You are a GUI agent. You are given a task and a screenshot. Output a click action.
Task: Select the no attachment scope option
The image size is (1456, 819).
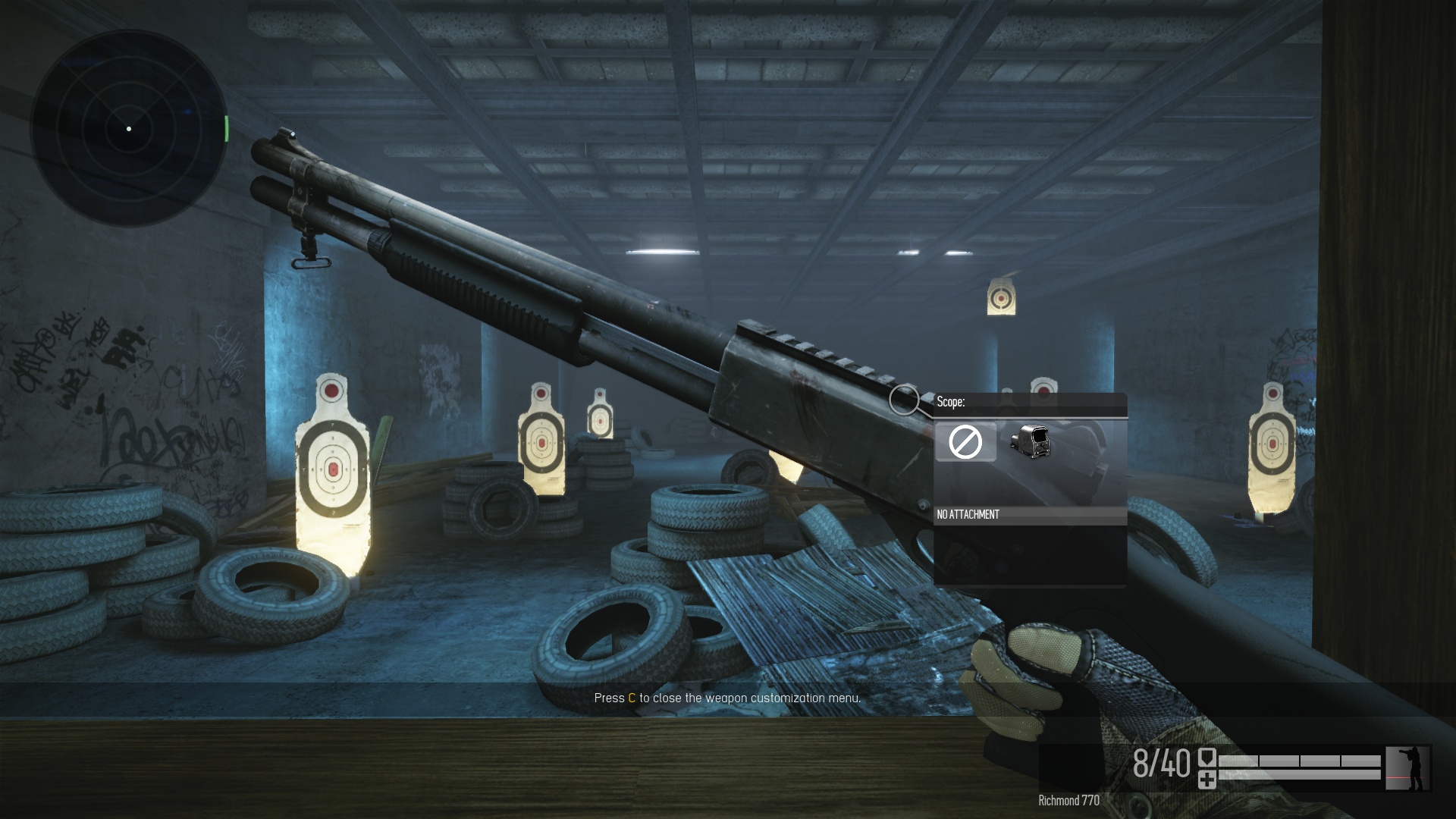tap(965, 441)
